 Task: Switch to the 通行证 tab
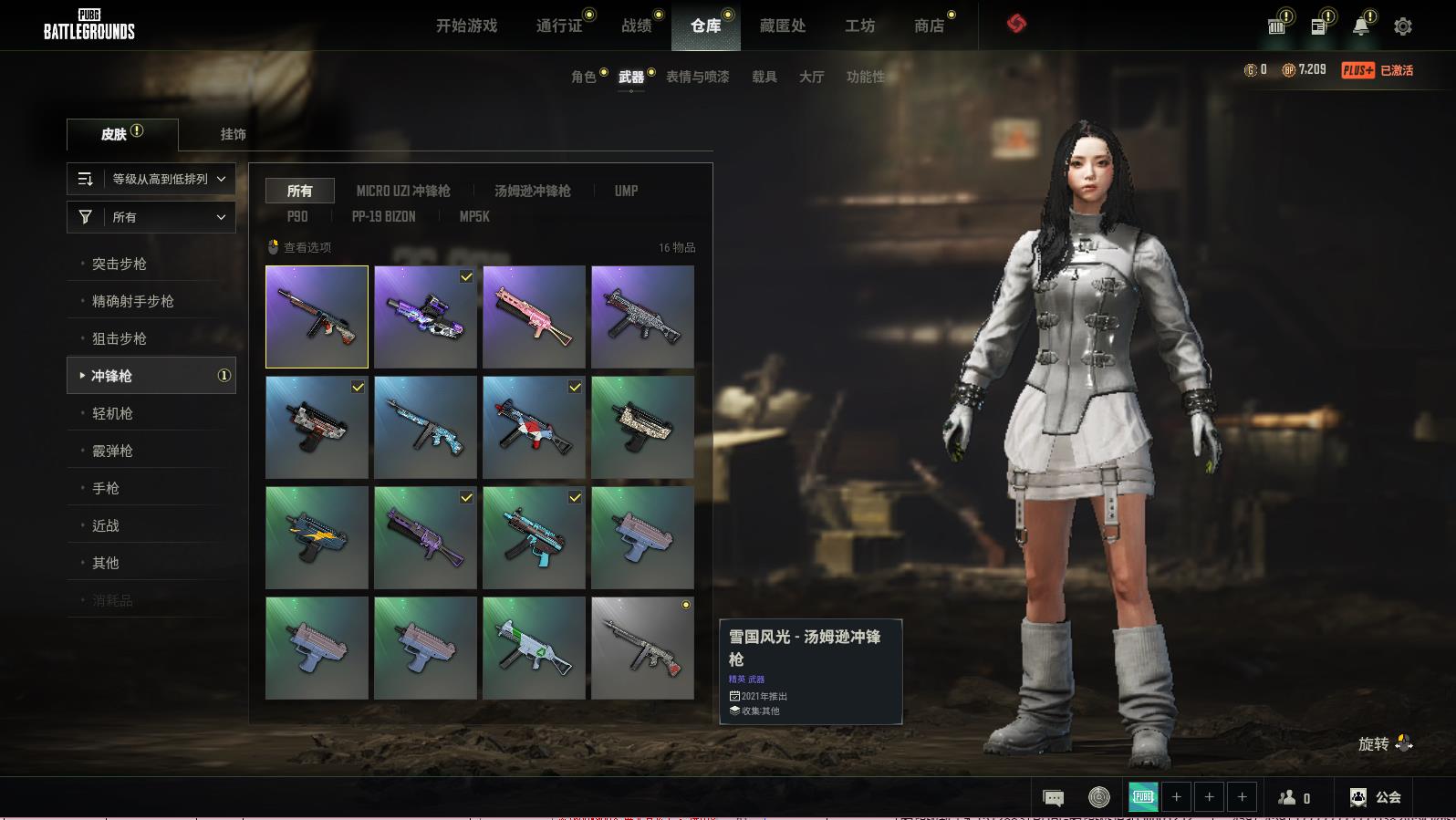pos(559,26)
